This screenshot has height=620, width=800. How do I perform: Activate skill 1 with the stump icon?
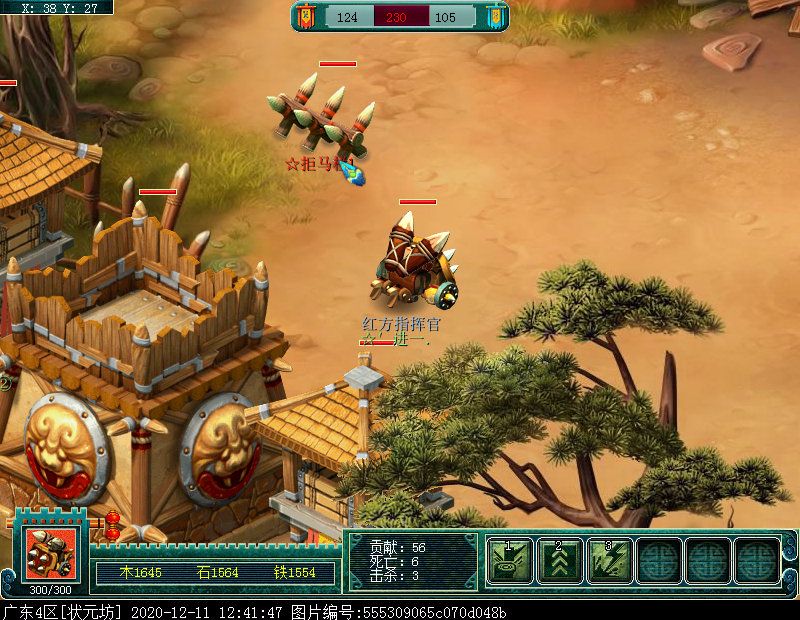pos(510,560)
